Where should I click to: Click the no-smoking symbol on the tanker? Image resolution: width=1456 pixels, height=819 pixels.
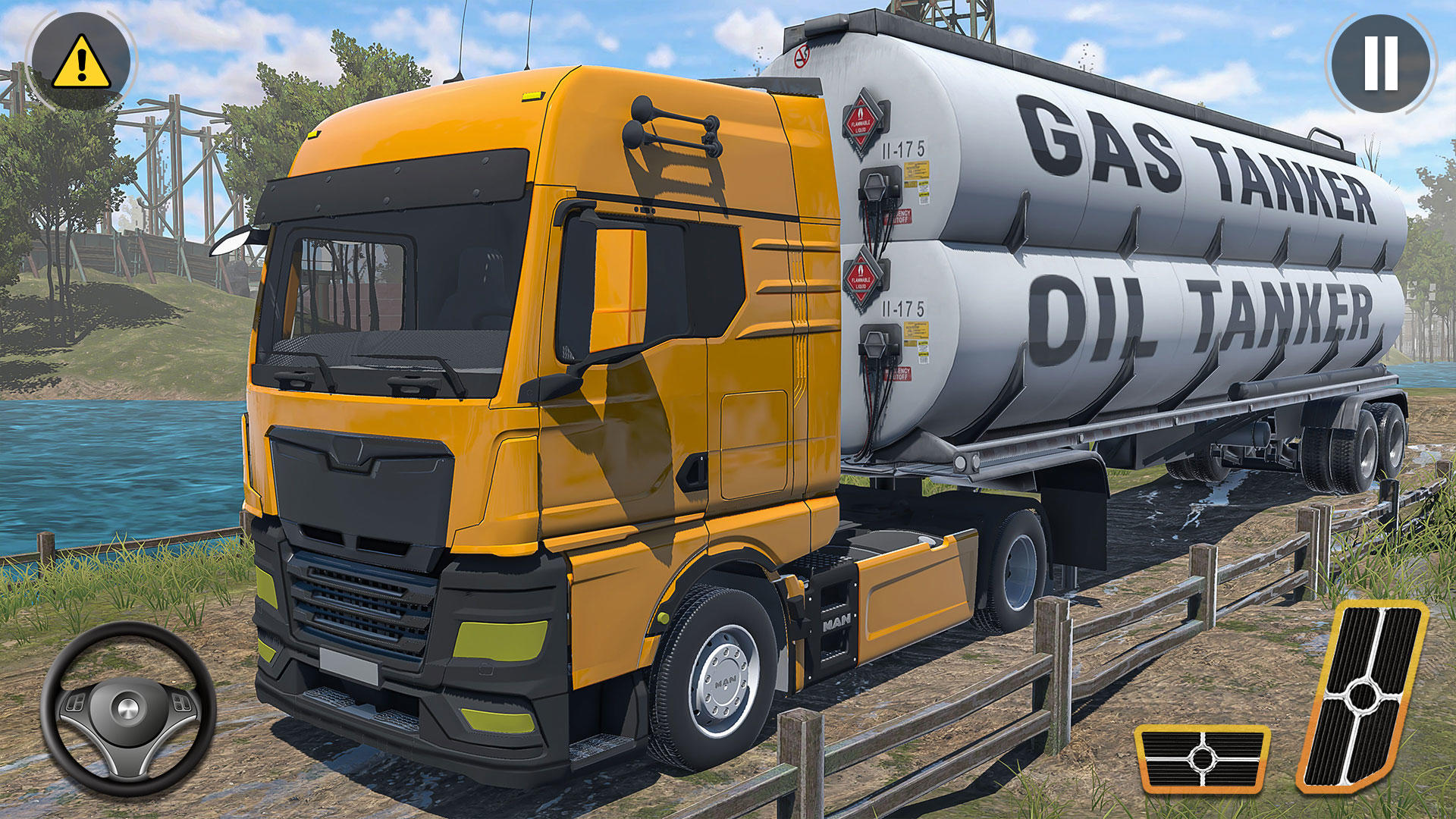pos(800,55)
